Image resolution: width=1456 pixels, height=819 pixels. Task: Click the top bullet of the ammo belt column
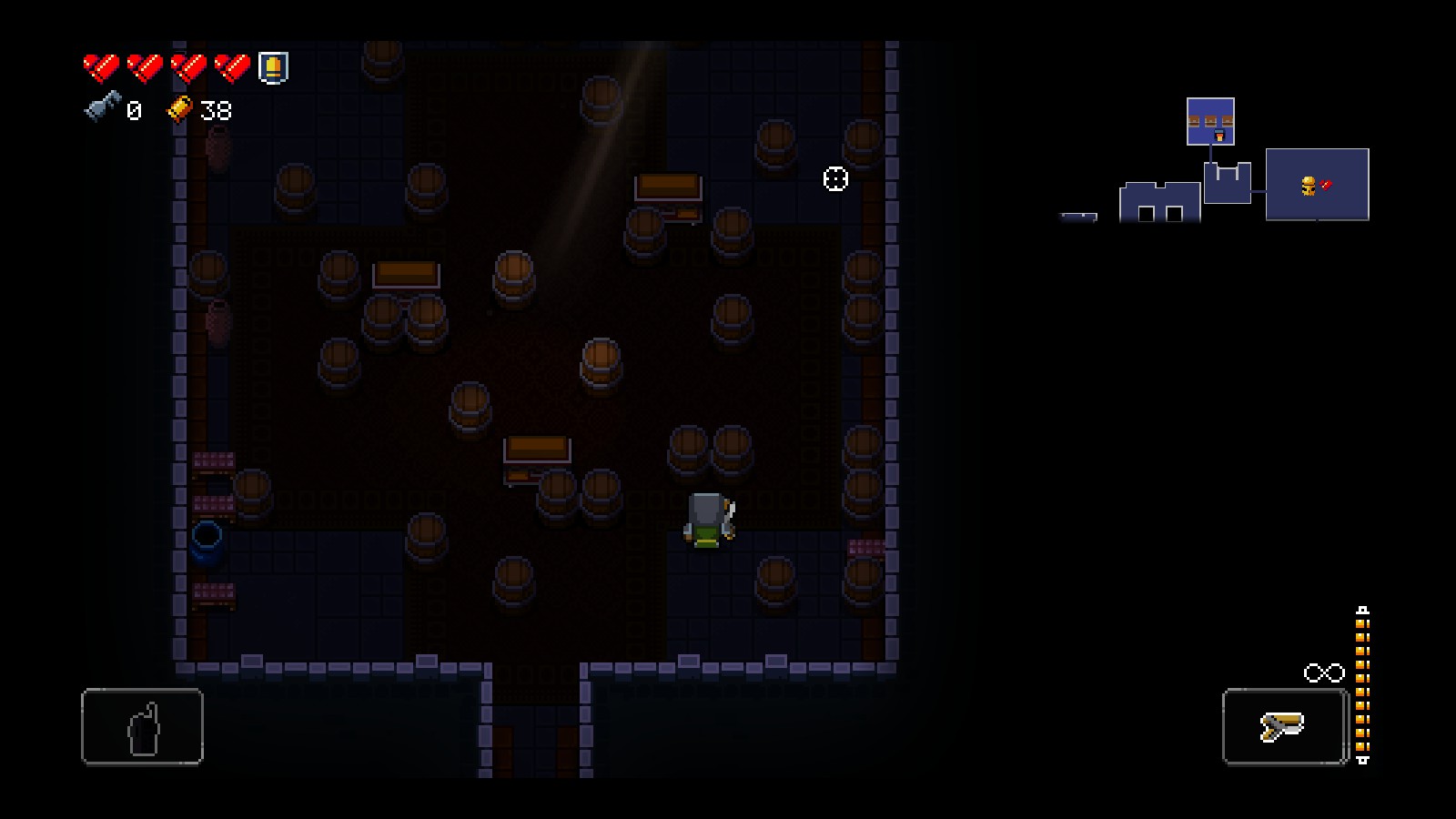pyautogui.click(x=1362, y=623)
